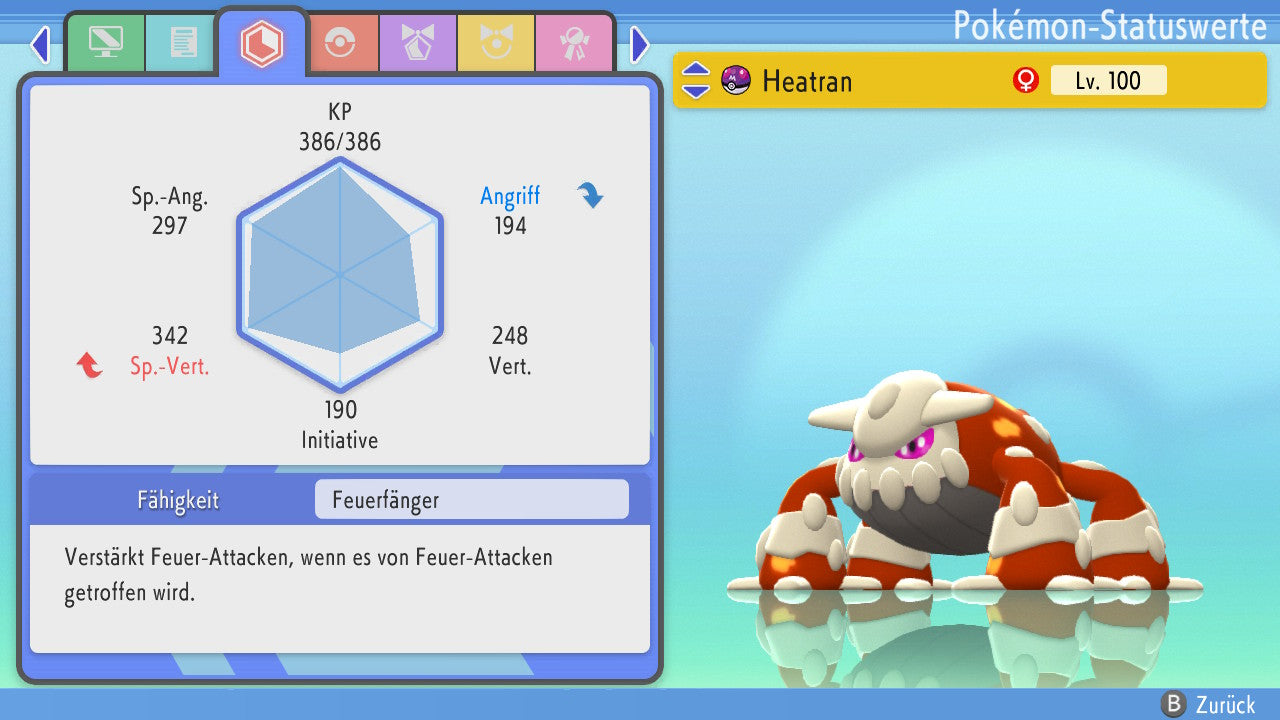
Task: Switch Pokémon using the up-down arrows by Heatran
Action: tap(696, 80)
